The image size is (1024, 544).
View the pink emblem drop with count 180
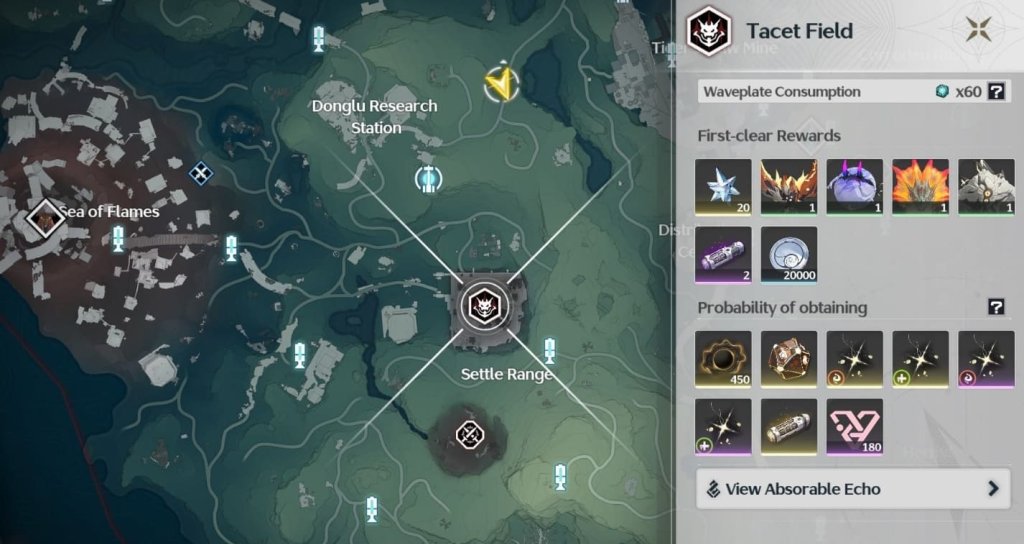855,426
